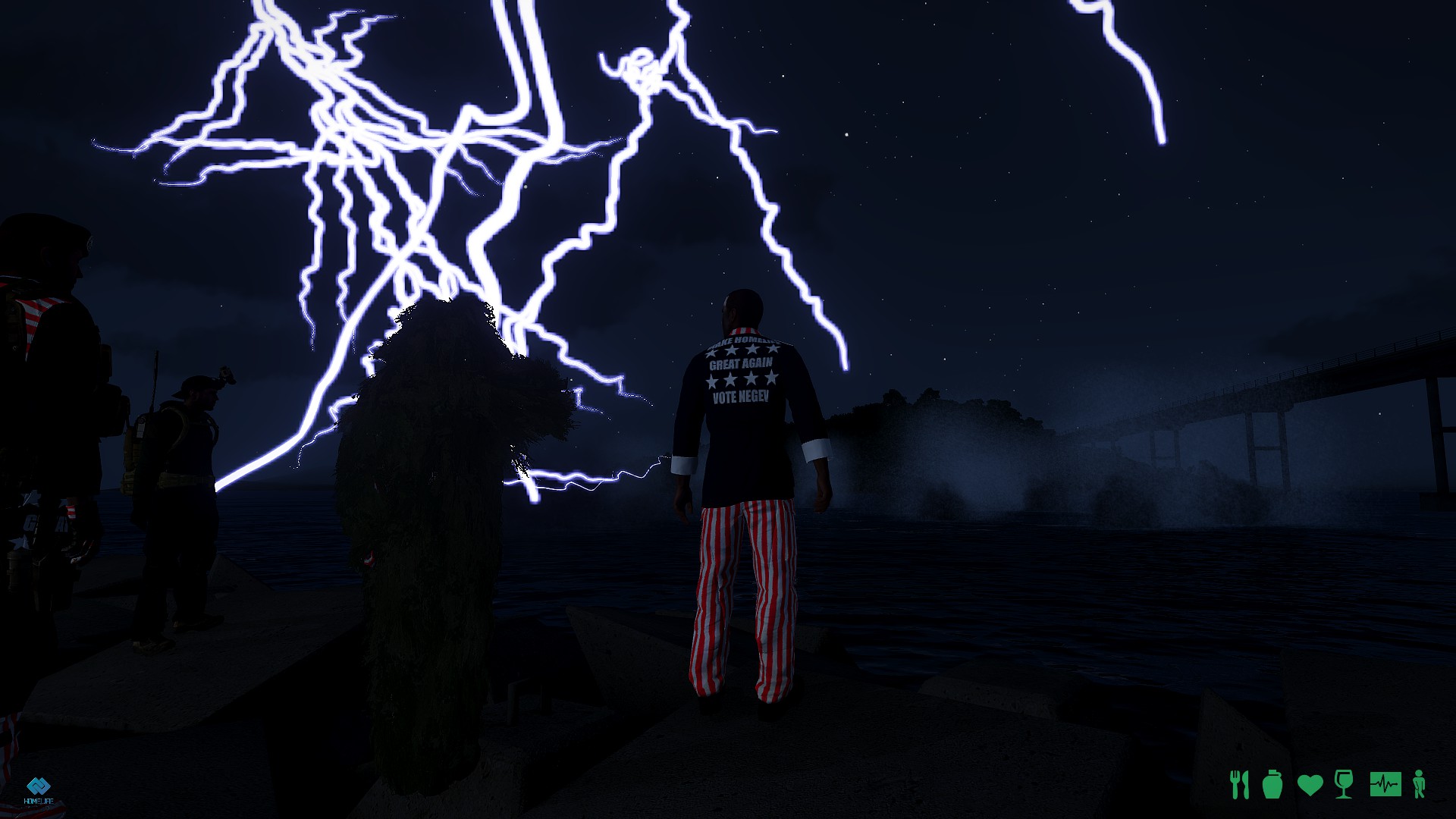Select the standing person bladder icon
Image resolution: width=1456 pixels, height=819 pixels.
[x=1420, y=784]
